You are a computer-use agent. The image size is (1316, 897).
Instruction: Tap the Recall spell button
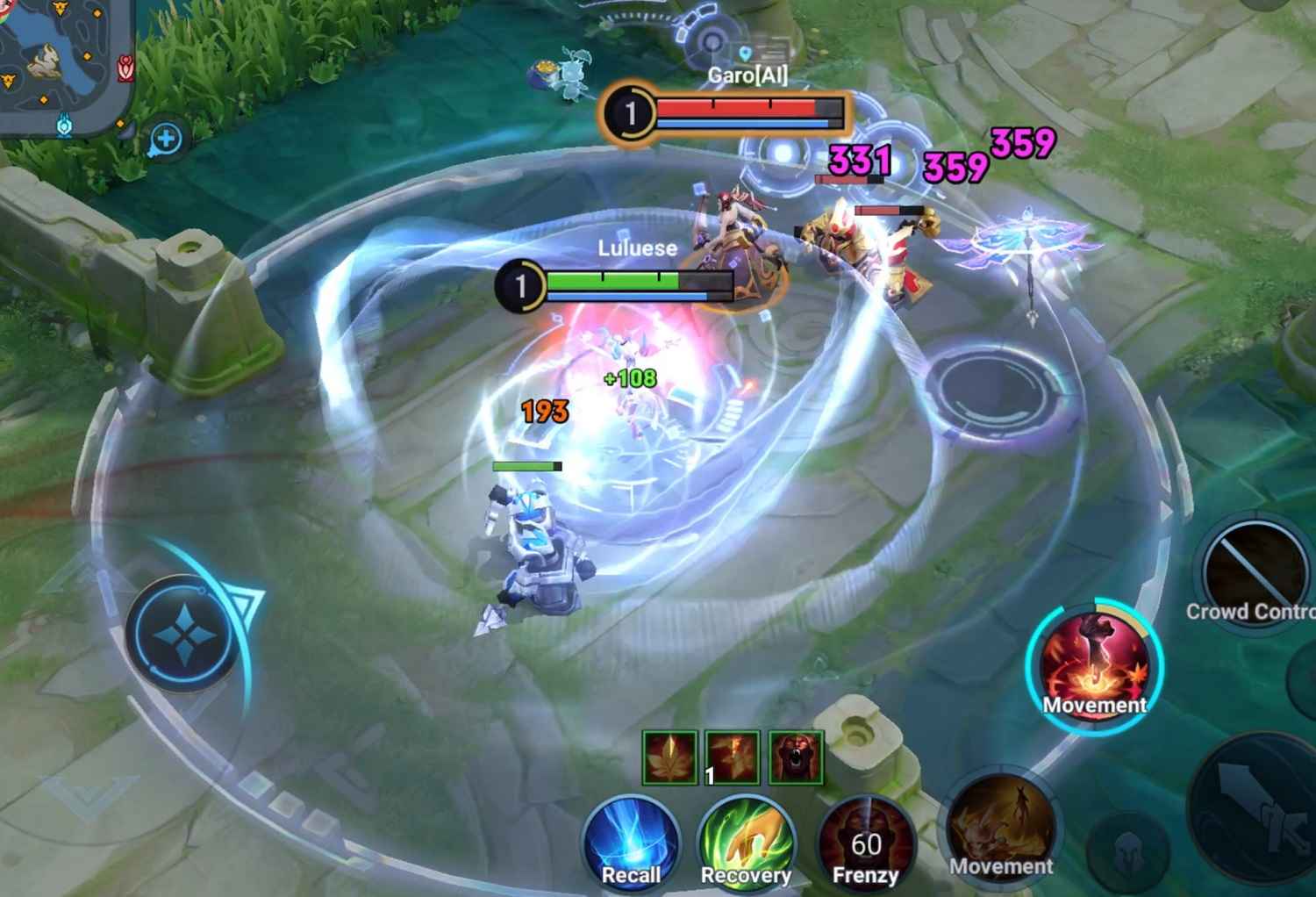click(630, 845)
